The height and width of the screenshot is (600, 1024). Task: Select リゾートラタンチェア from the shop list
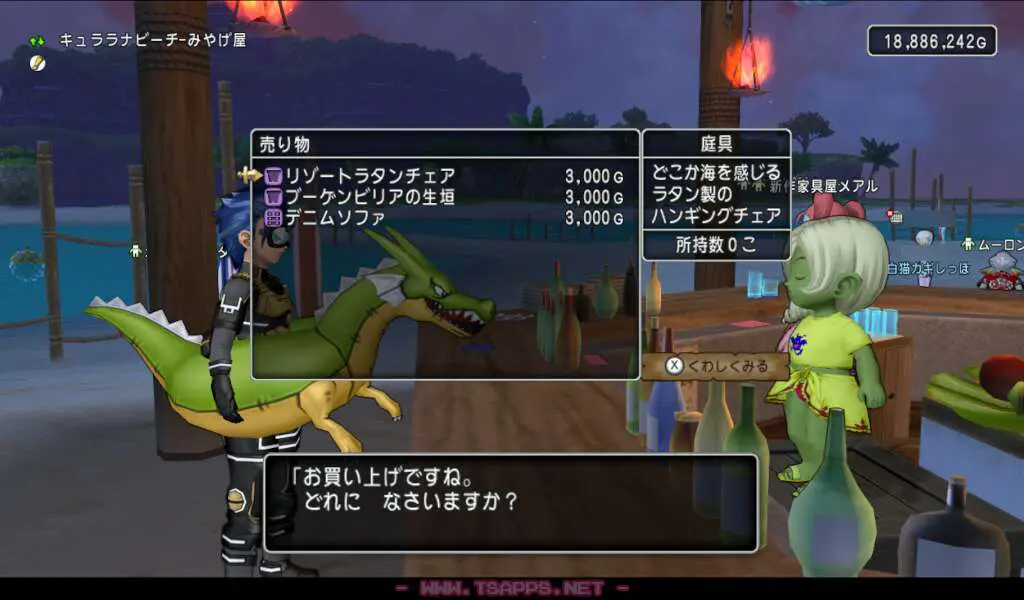tap(370, 176)
